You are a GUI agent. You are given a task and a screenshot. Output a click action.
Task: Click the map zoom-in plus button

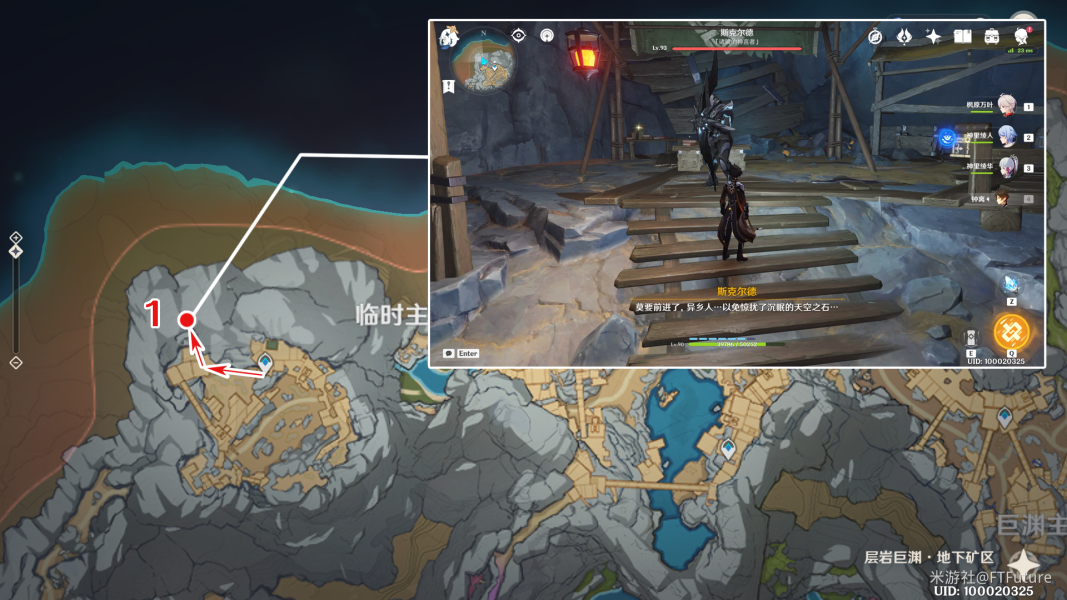(x=16, y=237)
